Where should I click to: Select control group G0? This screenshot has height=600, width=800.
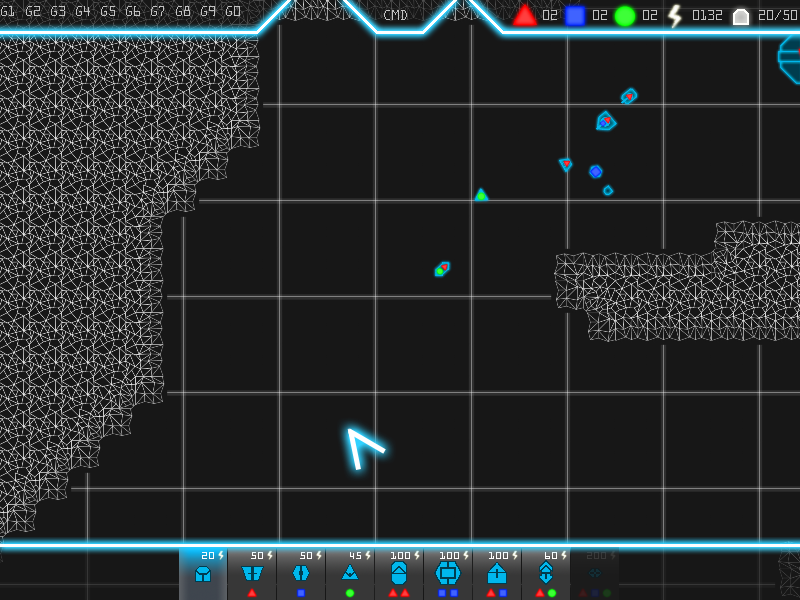click(233, 12)
